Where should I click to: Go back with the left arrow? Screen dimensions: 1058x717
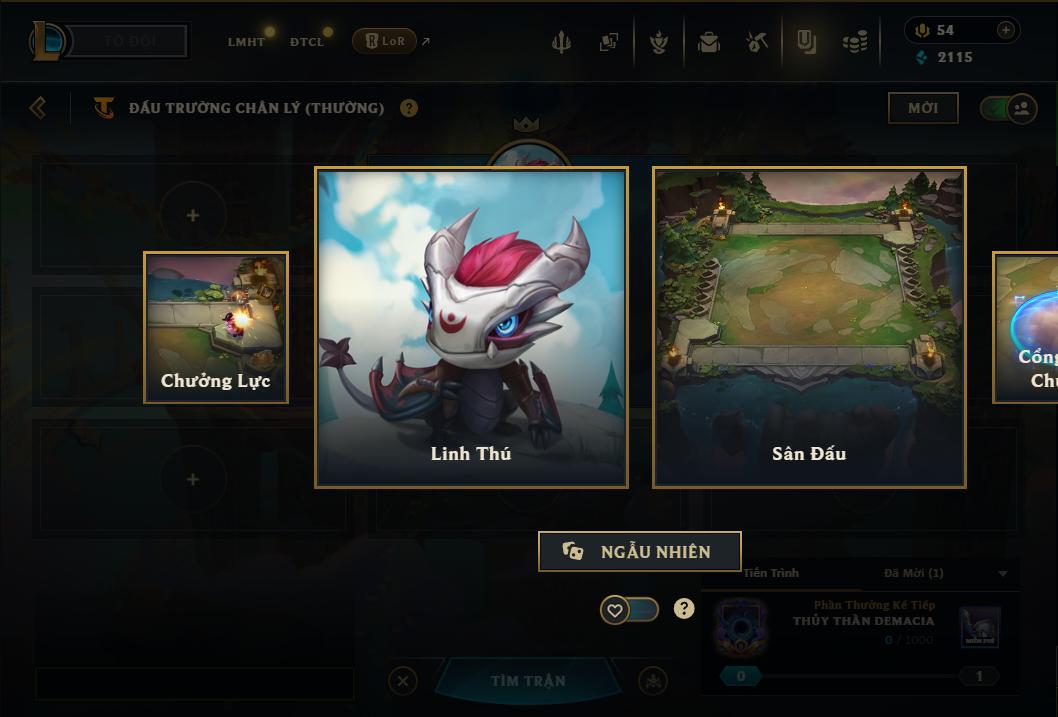tap(38, 108)
